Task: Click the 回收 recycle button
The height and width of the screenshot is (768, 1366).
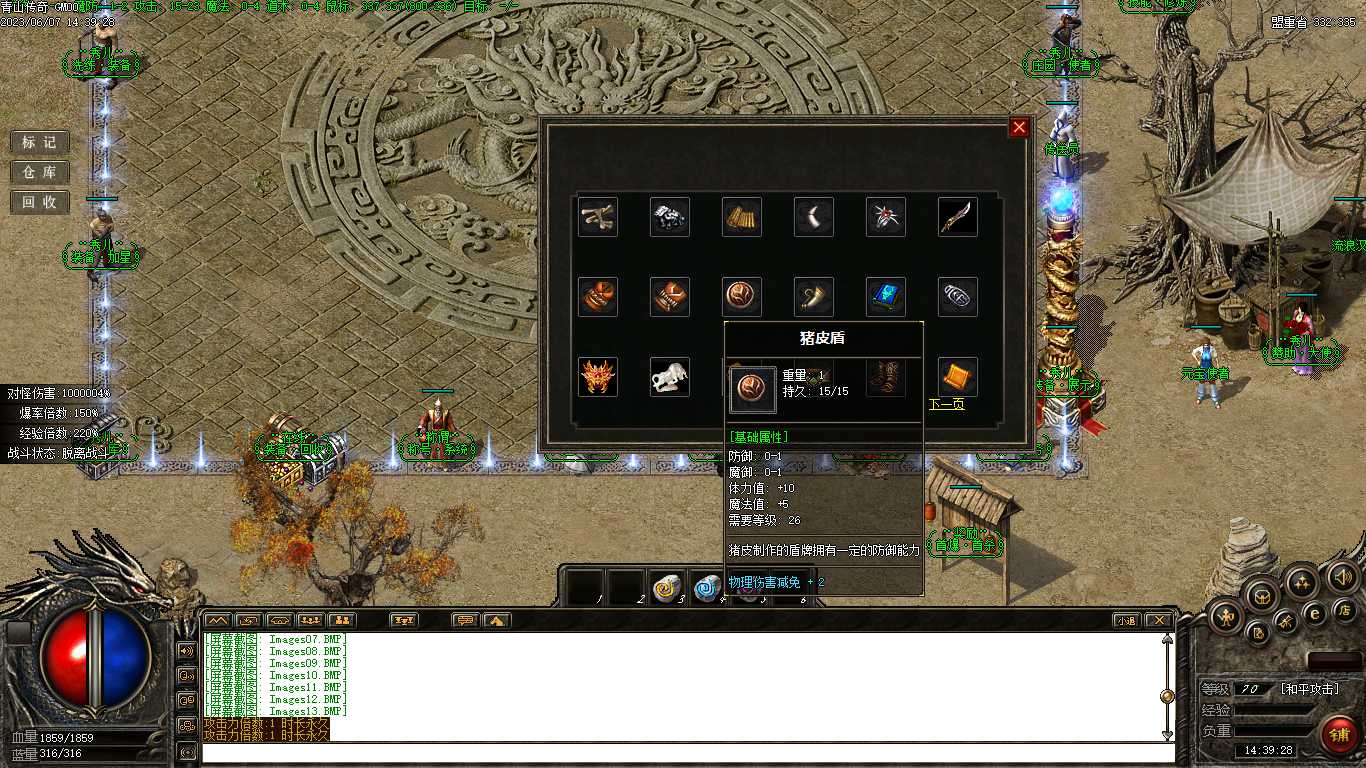Action: pos(40,202)
